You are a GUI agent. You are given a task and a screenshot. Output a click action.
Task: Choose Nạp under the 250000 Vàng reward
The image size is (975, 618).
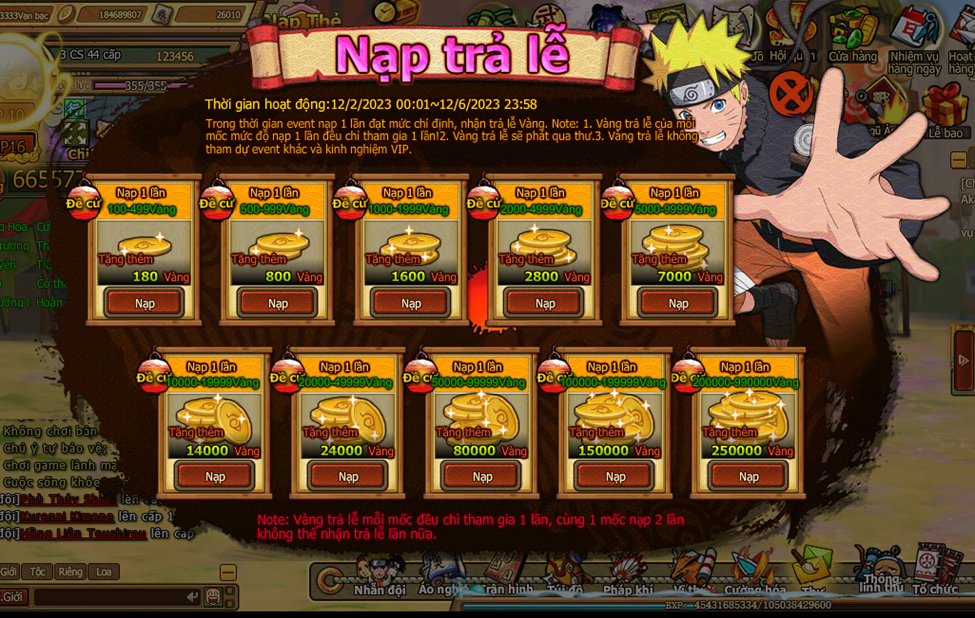(x=749, y=477)
